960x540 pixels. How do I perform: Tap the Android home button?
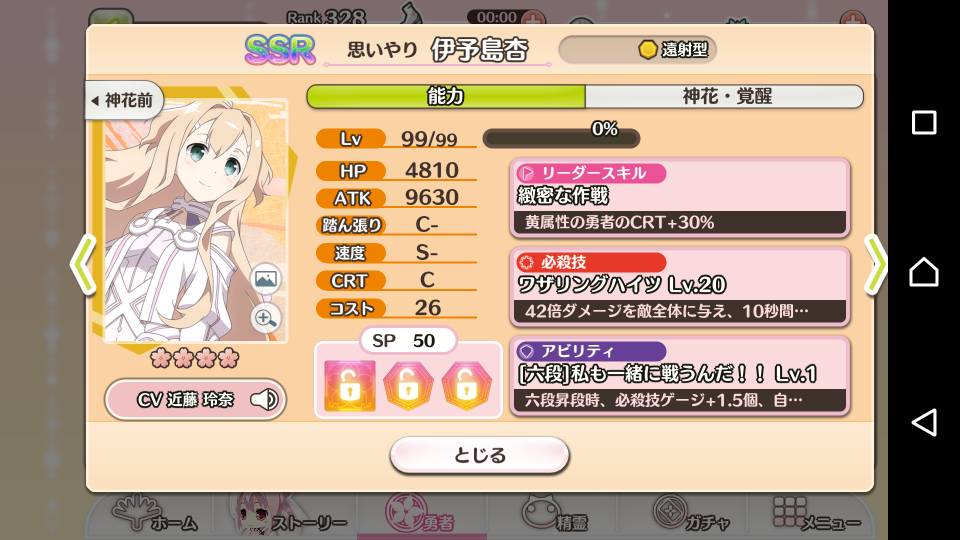tap(924, 271)
